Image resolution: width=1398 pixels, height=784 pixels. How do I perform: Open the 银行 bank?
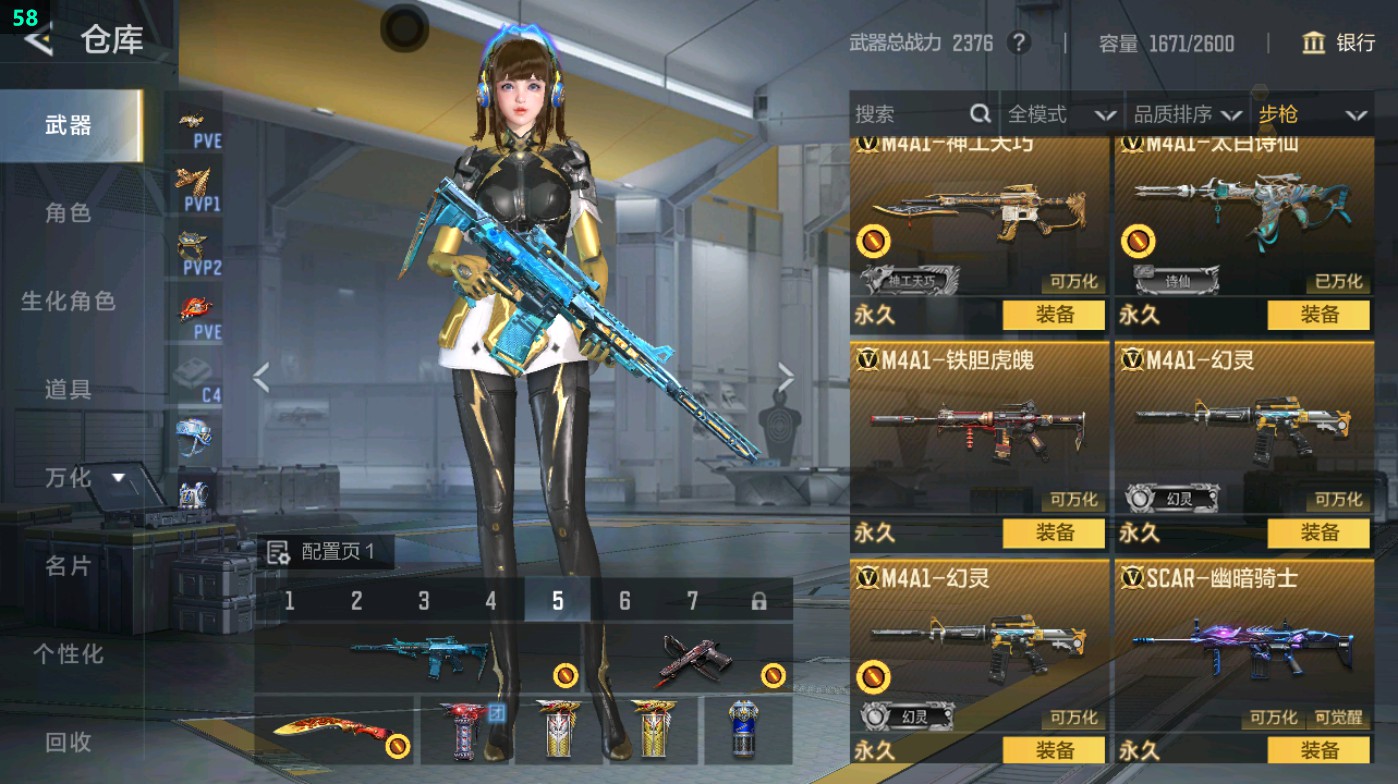[x=1339, y=43]
